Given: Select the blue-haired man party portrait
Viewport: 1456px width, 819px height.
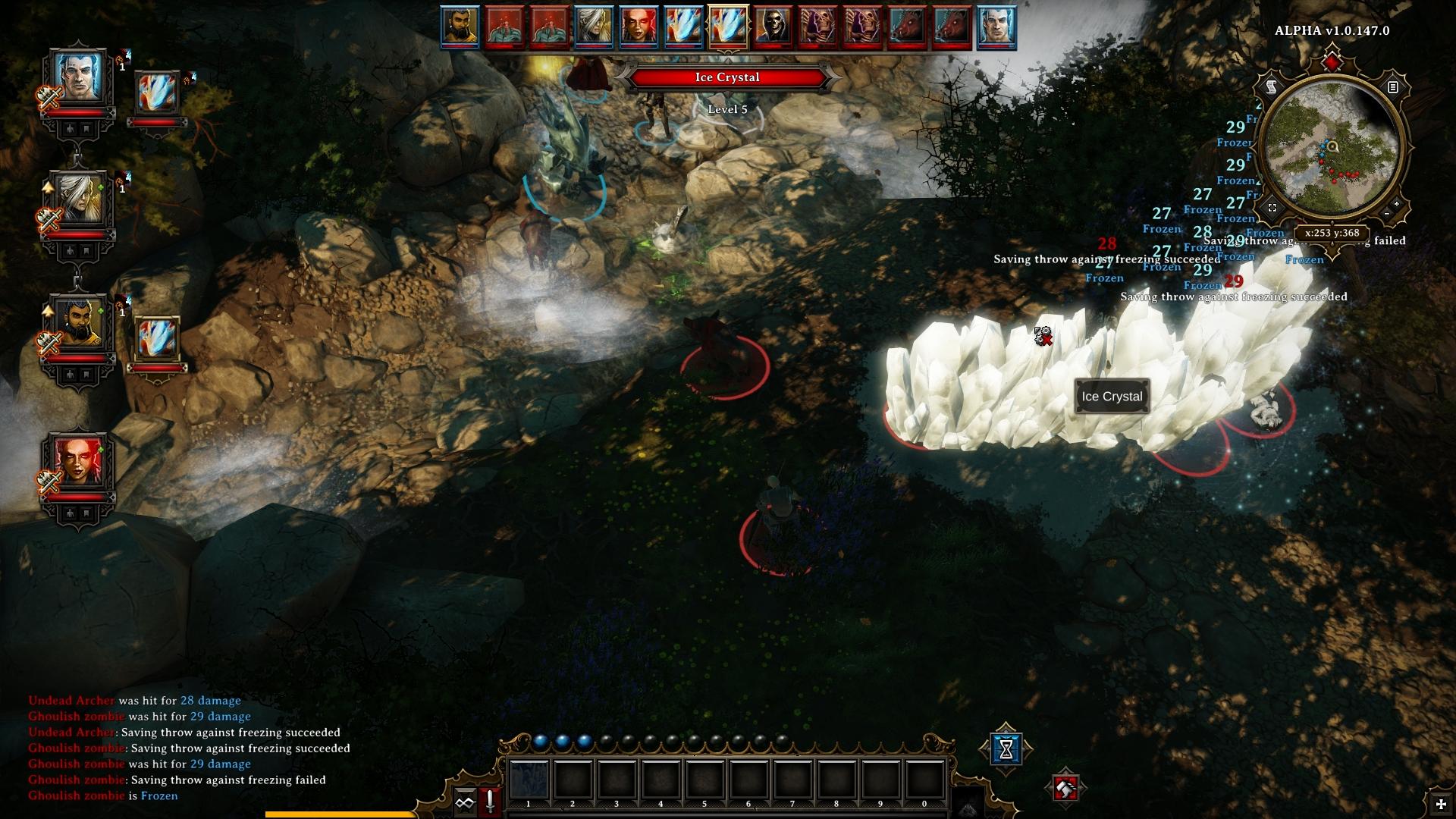Looking at the screenshot, I should pyautogui.click(x=78, y=80).
